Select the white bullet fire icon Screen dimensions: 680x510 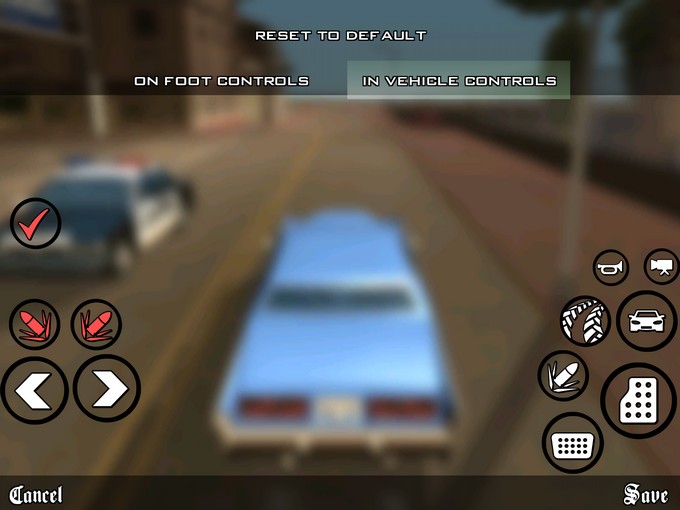[563, 377]
